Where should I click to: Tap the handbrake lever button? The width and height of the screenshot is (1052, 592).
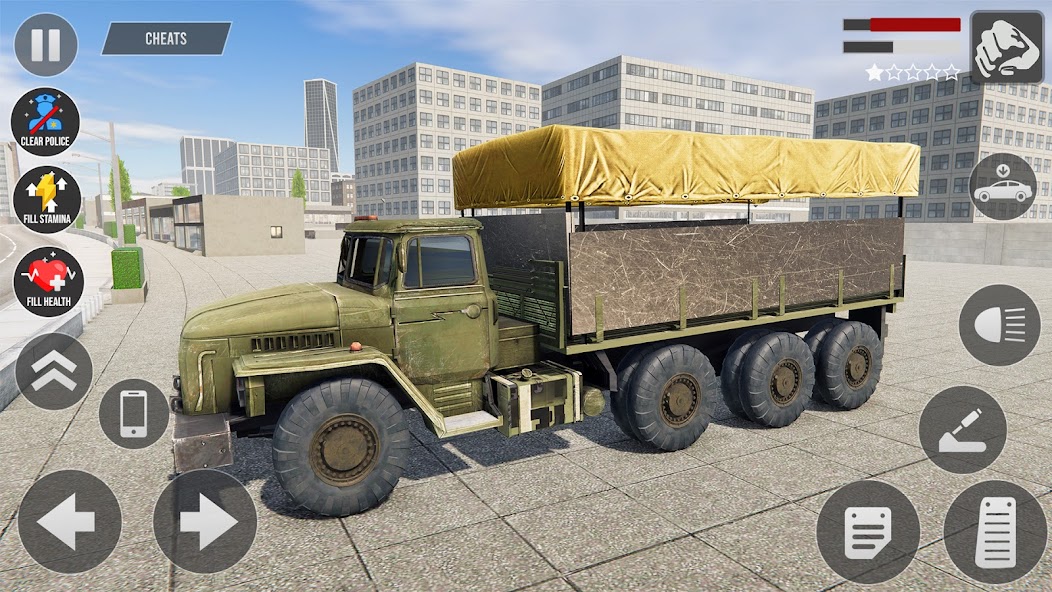point(962,429)
